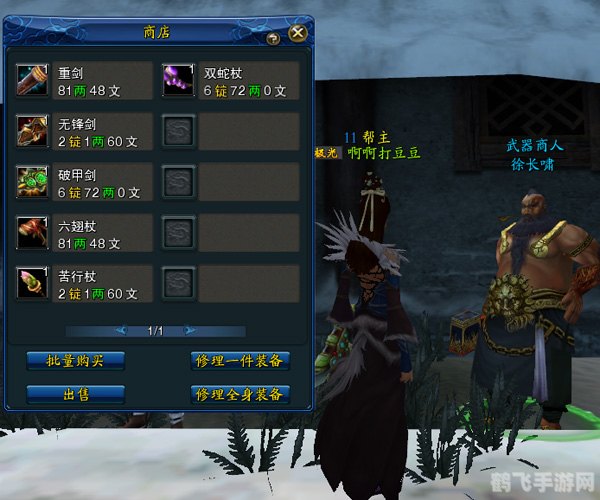Click the 出售 sell button

pyautogui.click(x=75, y=393)
